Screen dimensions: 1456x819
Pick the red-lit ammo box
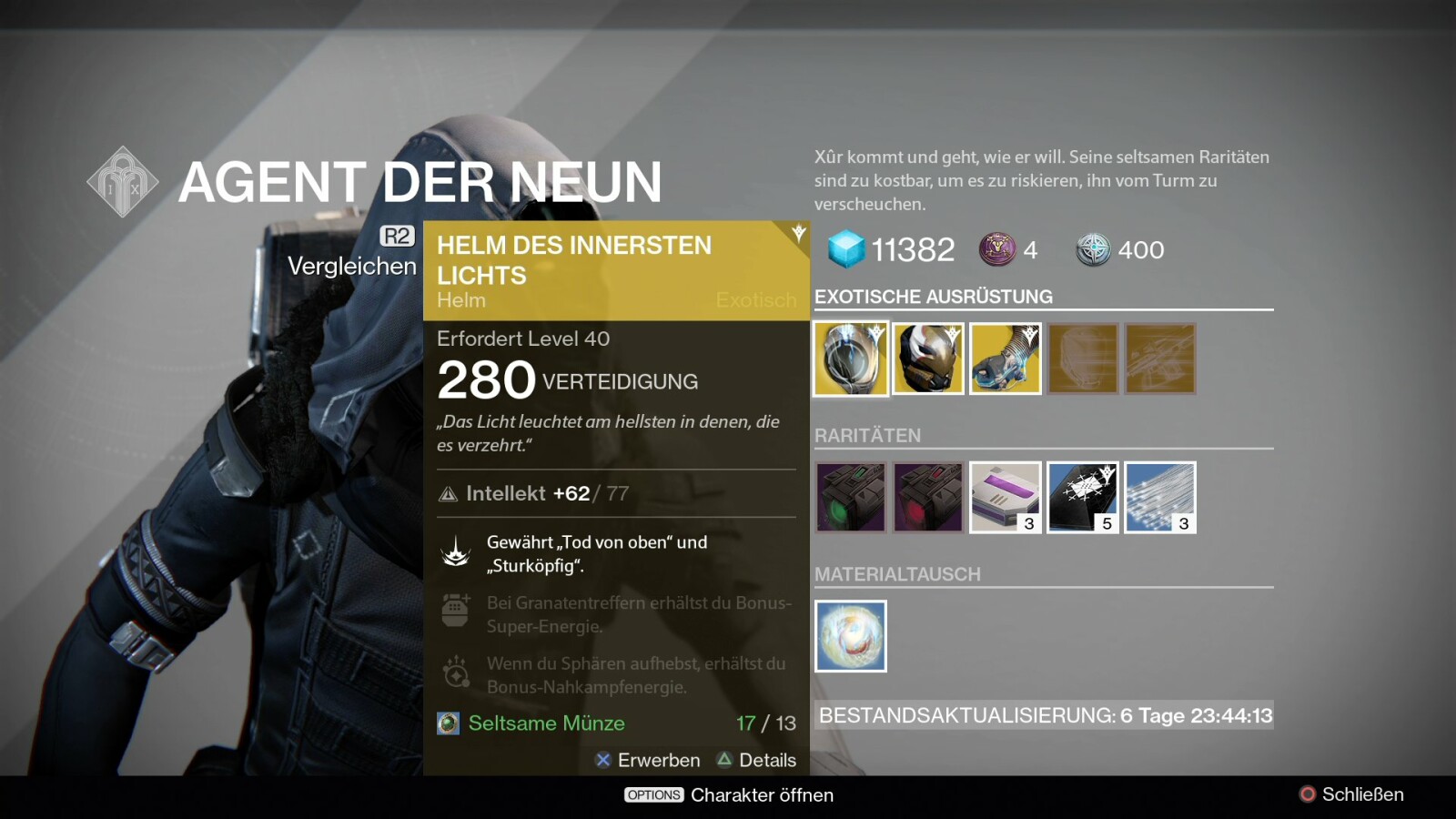pos(928,497)
